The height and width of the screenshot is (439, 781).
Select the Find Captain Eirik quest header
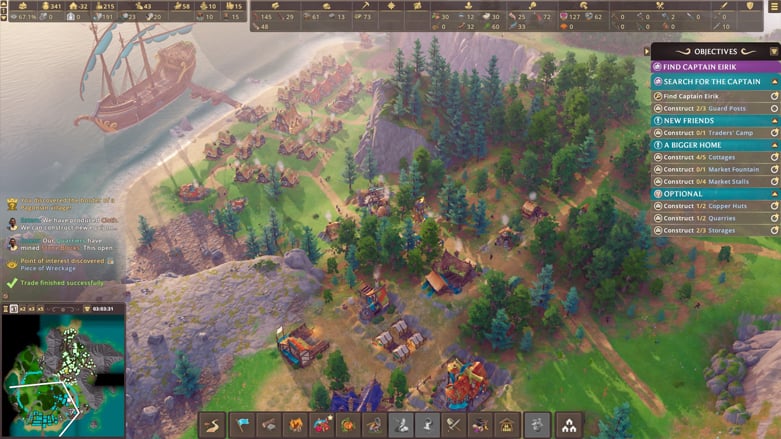tap(712, 67)
